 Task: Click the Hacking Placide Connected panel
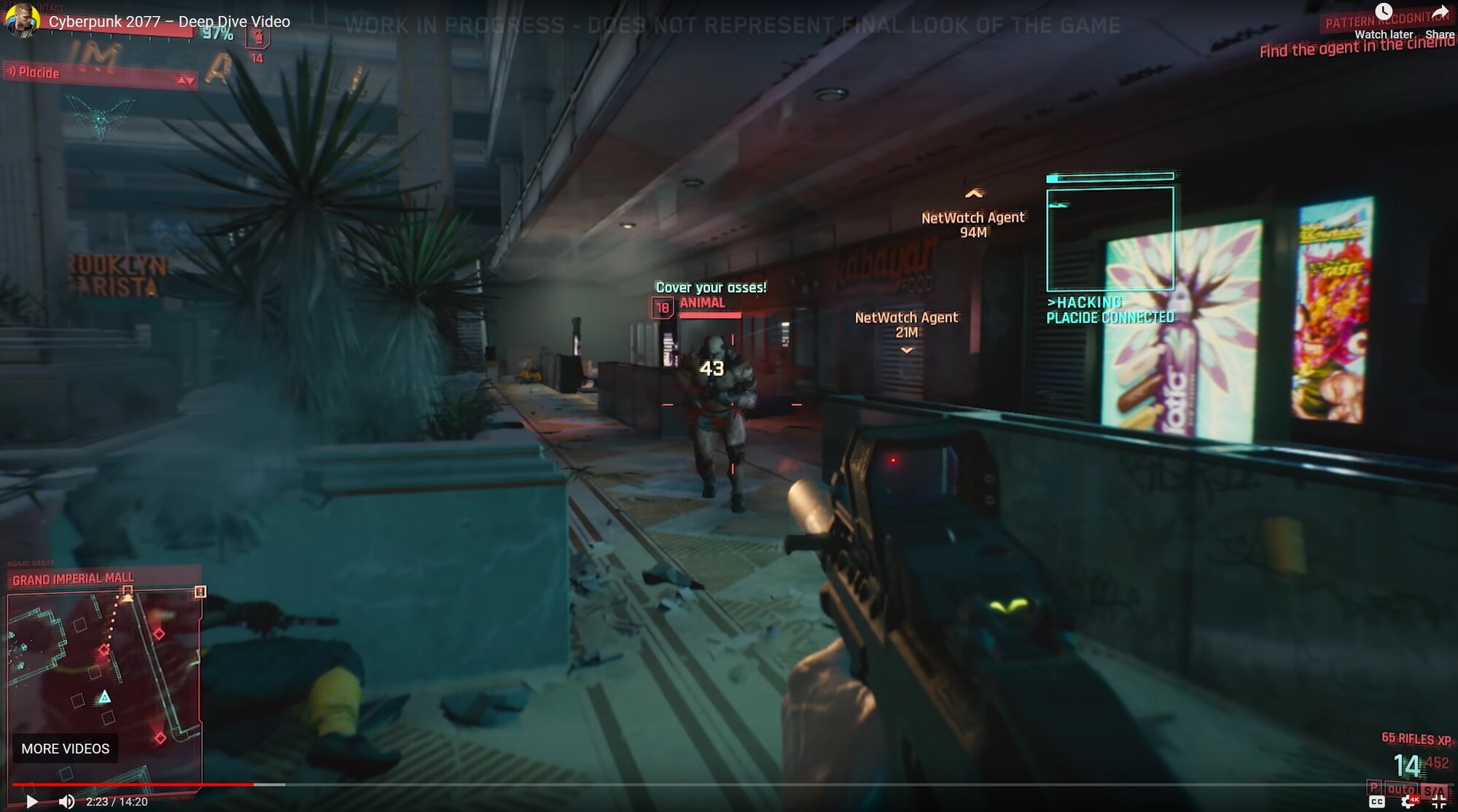click(x=1110, y=248)
